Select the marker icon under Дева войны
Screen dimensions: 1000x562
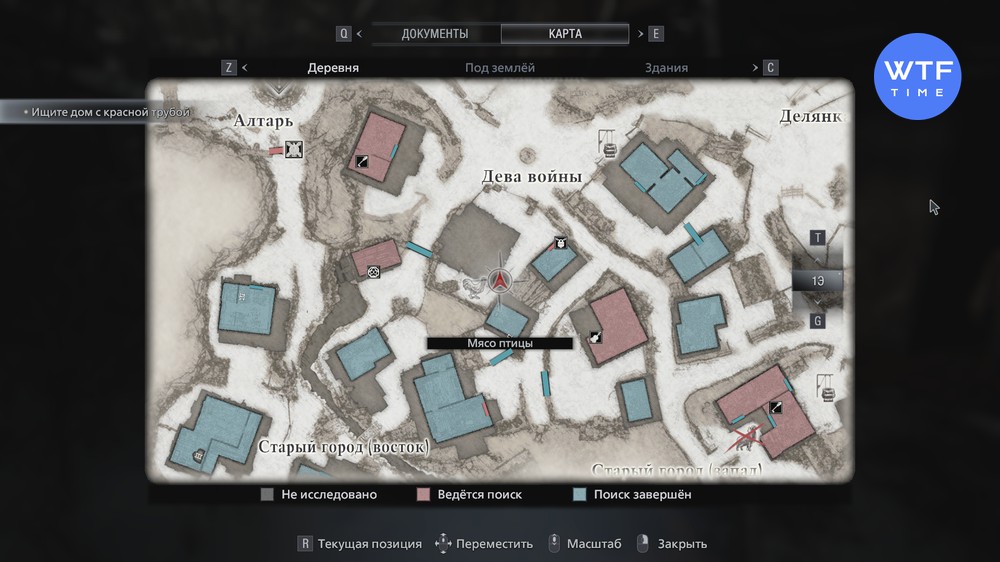point(561,242)
